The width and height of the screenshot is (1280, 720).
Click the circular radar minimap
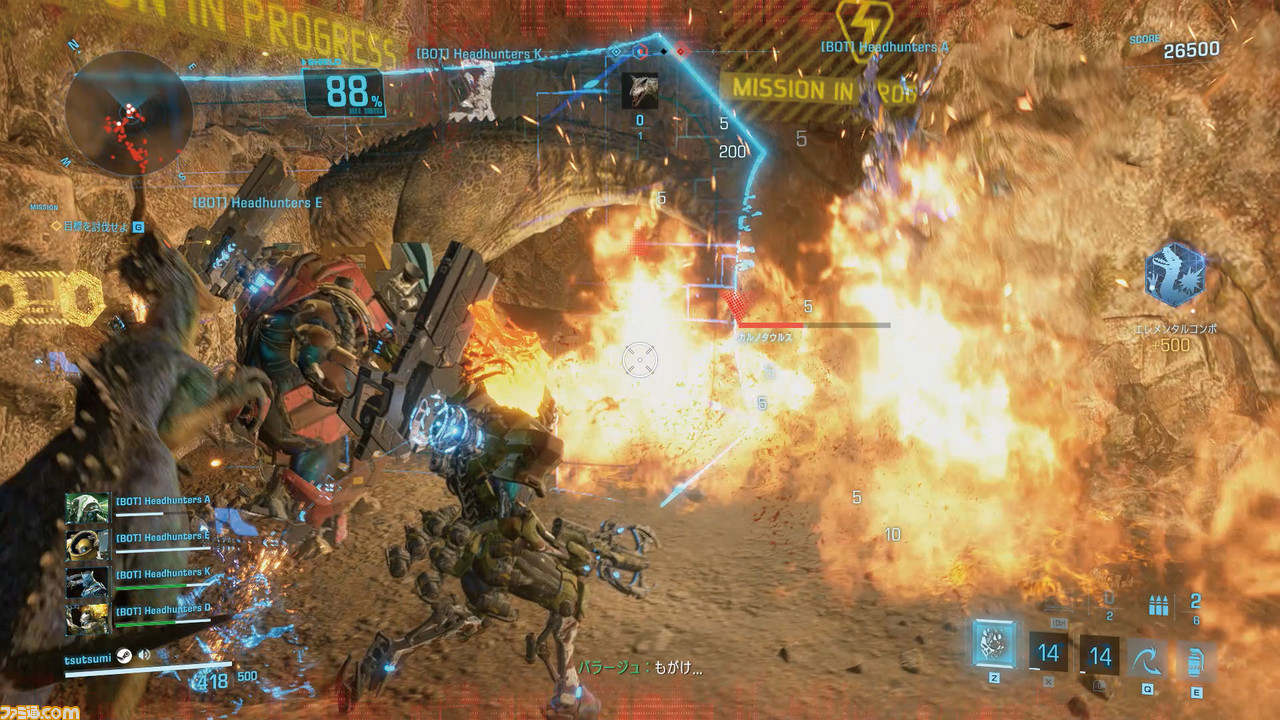pyautogui.click(x=128, y=113)
